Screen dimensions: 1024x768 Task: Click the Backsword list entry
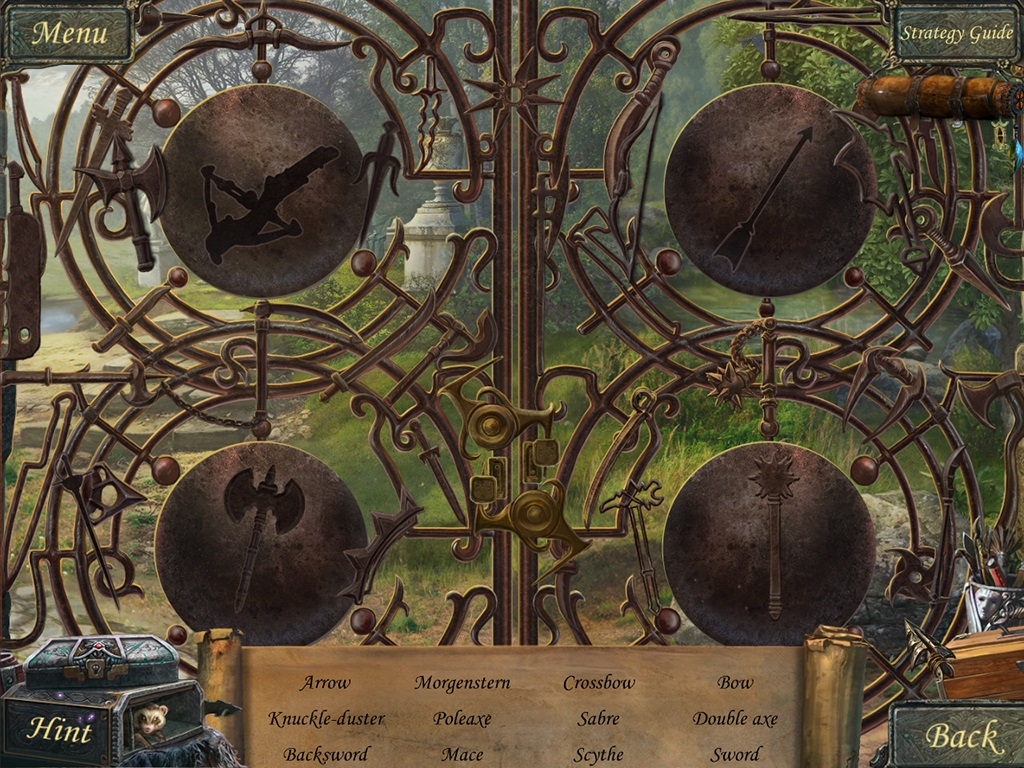click(326, 754)
